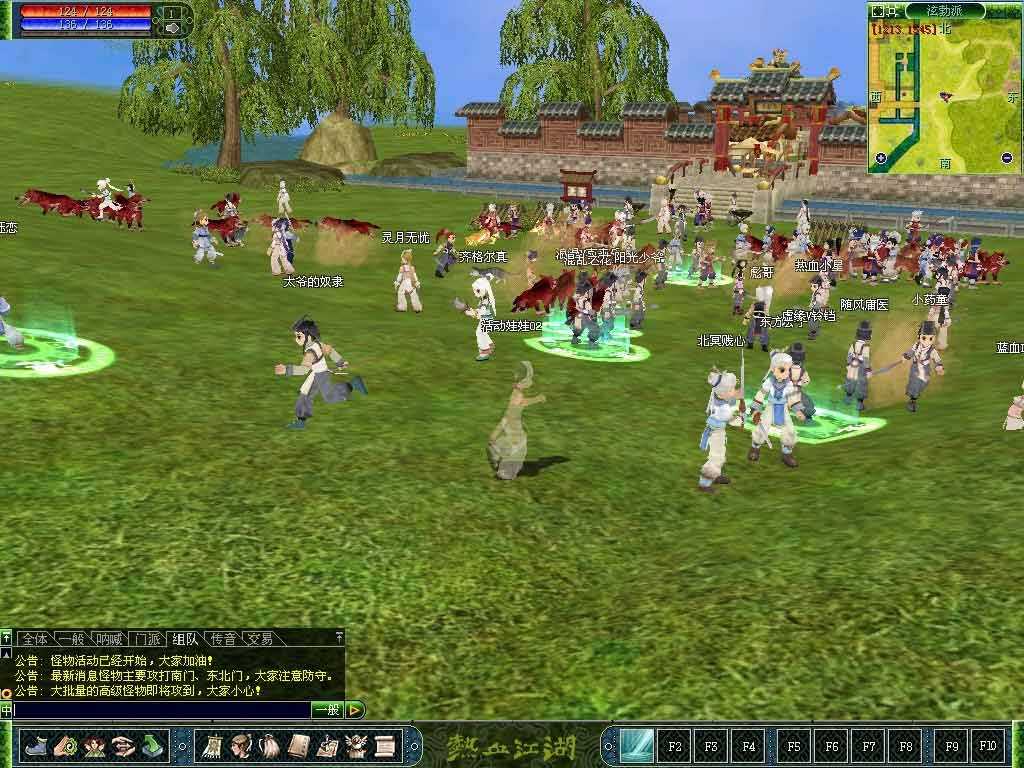Select the handshake icon in the action bar

(x=123, y=746)
